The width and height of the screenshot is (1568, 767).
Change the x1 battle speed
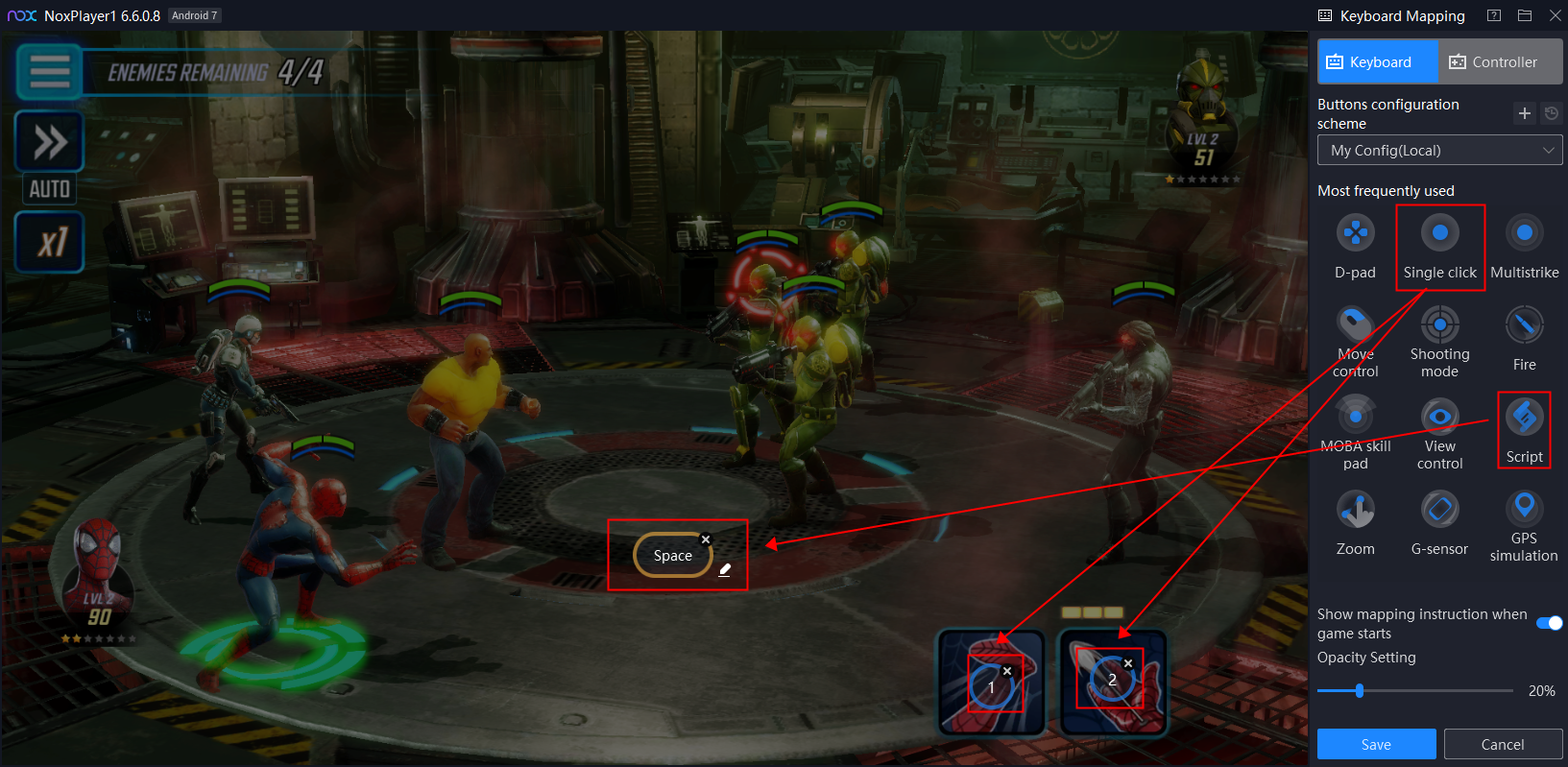click(x=50, y=242)
